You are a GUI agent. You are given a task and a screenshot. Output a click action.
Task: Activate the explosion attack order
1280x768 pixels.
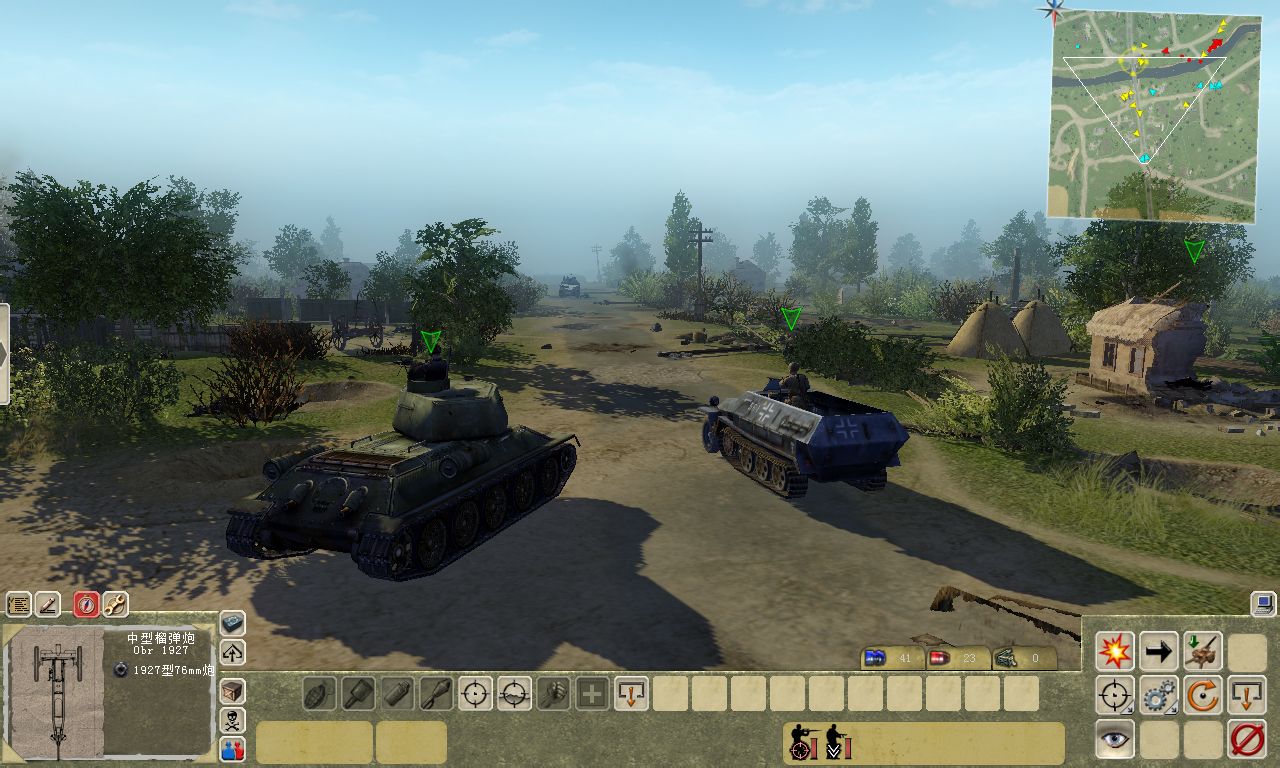point(1115,652)
